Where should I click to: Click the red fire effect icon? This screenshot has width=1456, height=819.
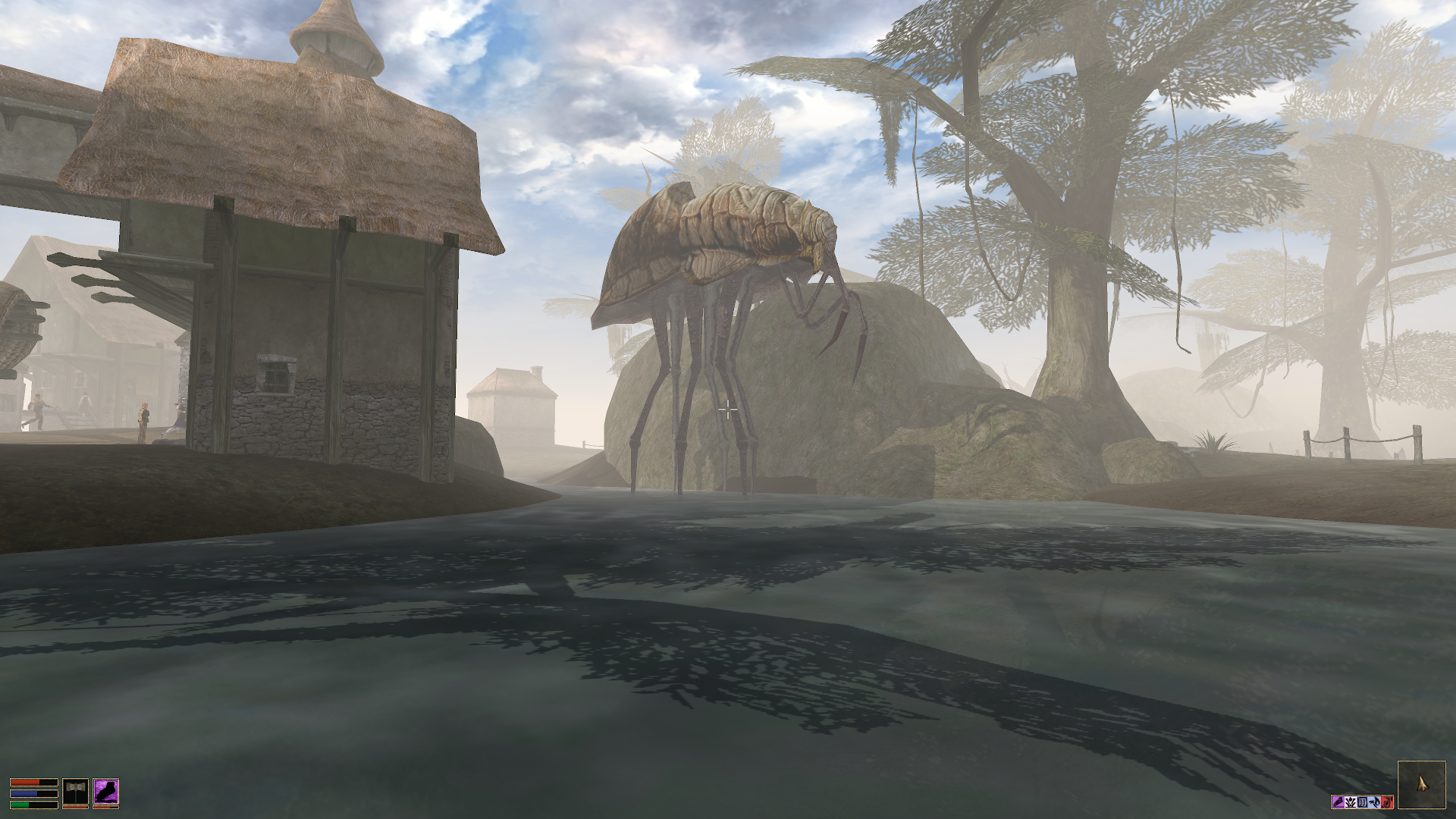(1387, 802)
